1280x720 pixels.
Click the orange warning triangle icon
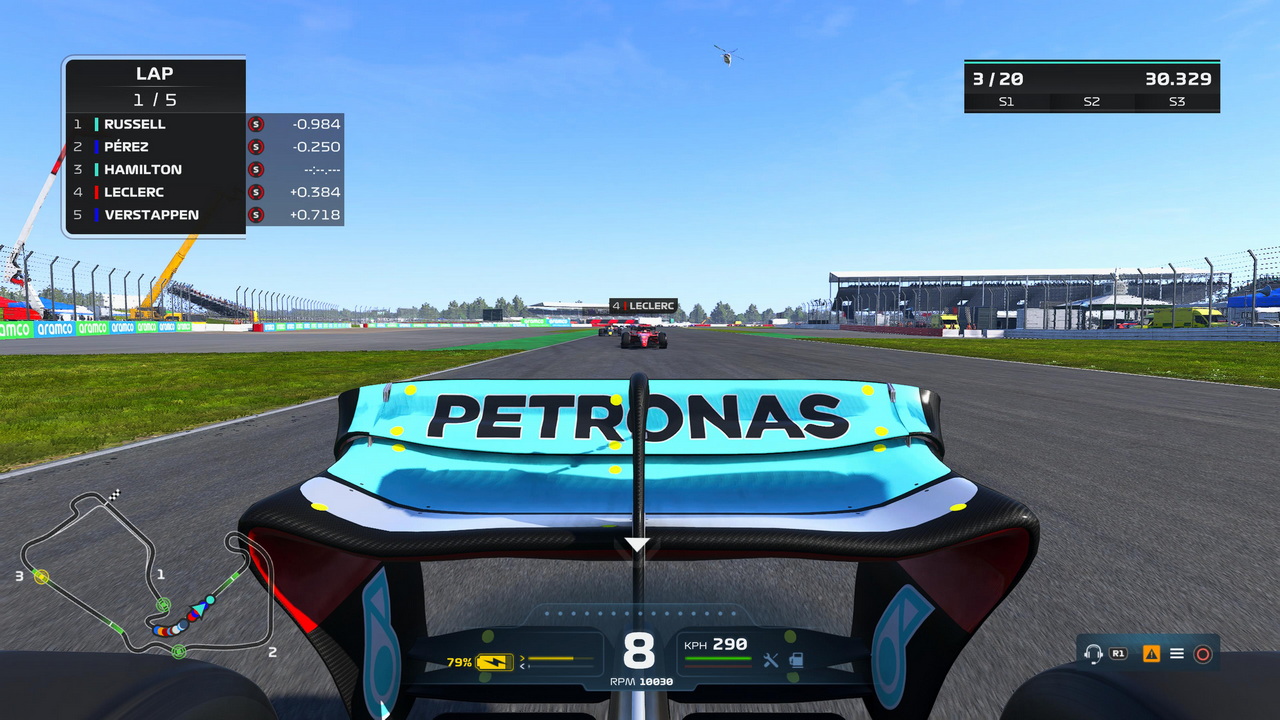(x=1151, y=654)
